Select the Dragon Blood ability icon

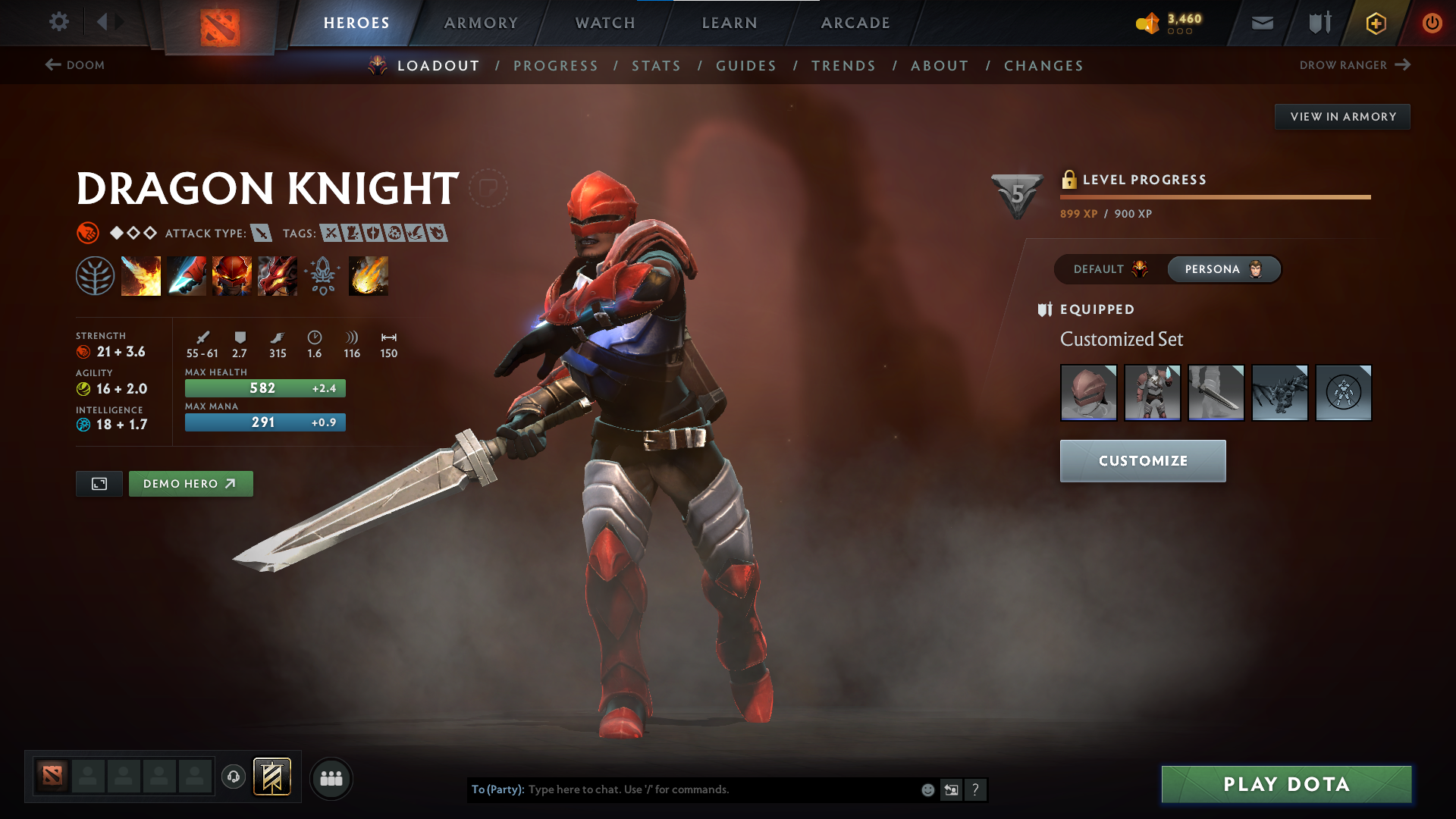click(x=232, y=275)
